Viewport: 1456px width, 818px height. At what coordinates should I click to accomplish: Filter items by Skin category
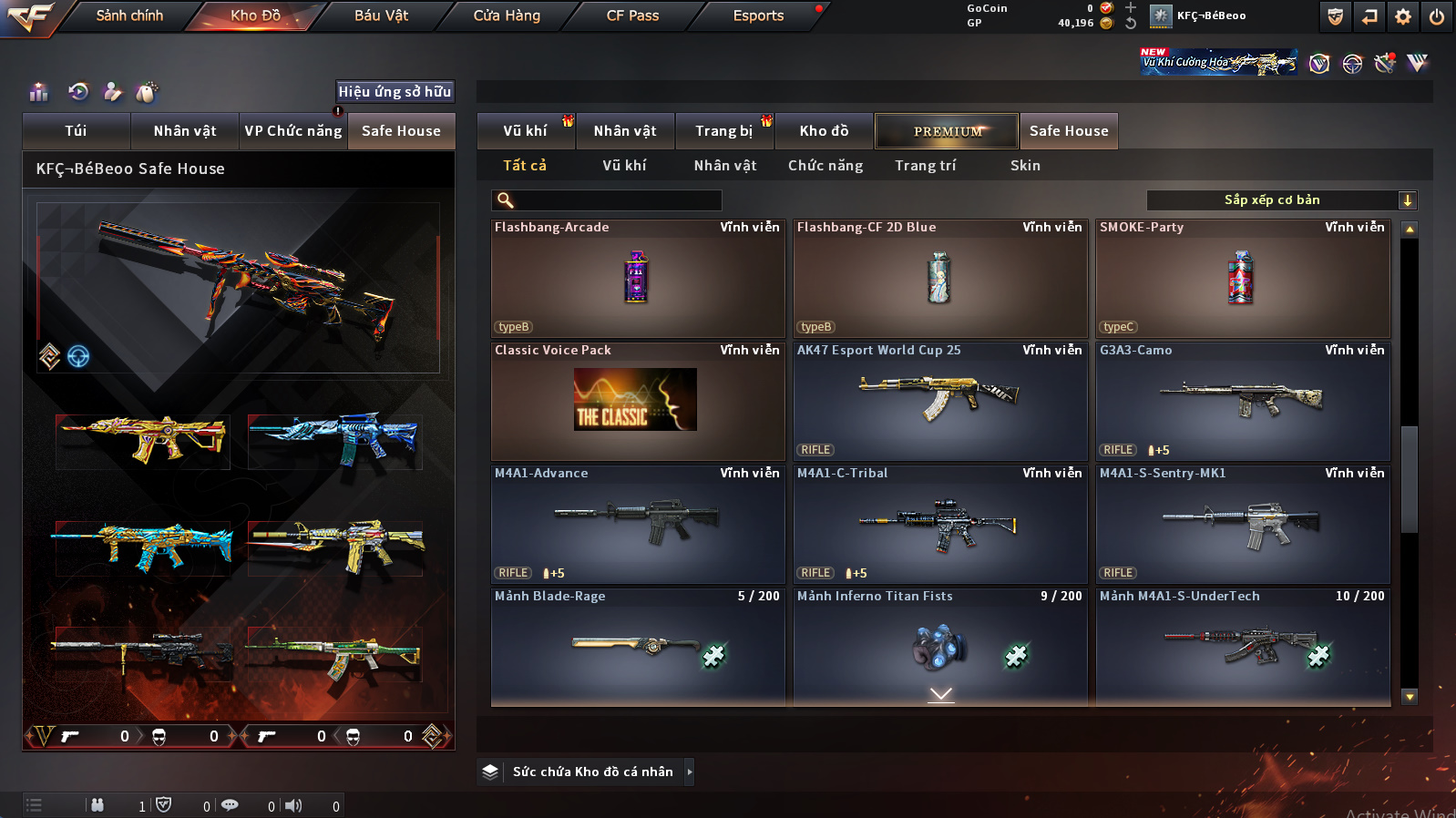coord(1025,166)
